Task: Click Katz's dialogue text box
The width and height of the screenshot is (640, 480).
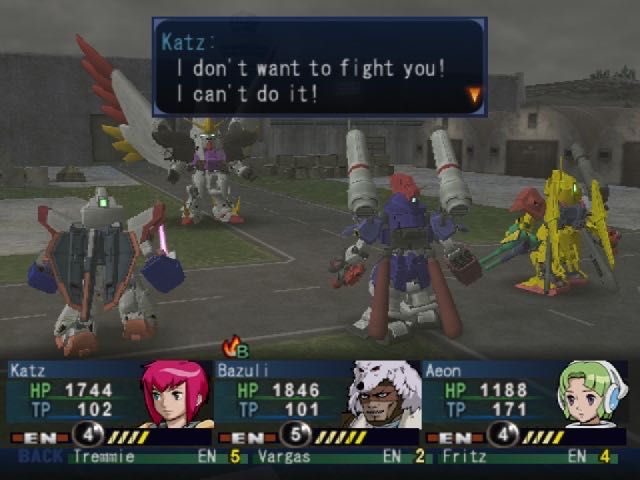Action: click(319, 66)
